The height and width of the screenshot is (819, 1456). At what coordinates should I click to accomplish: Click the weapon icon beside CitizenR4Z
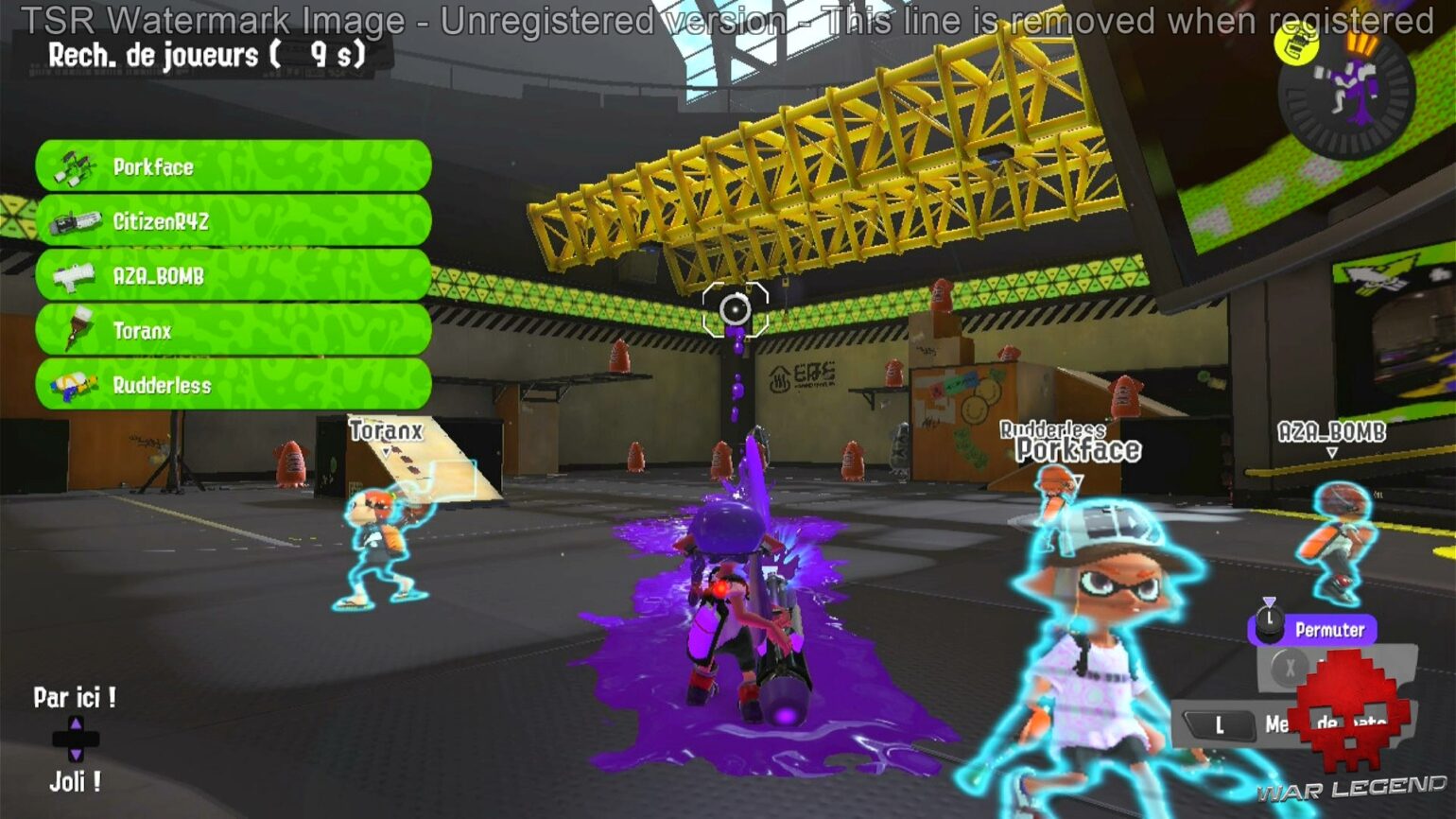coord(76,221)
